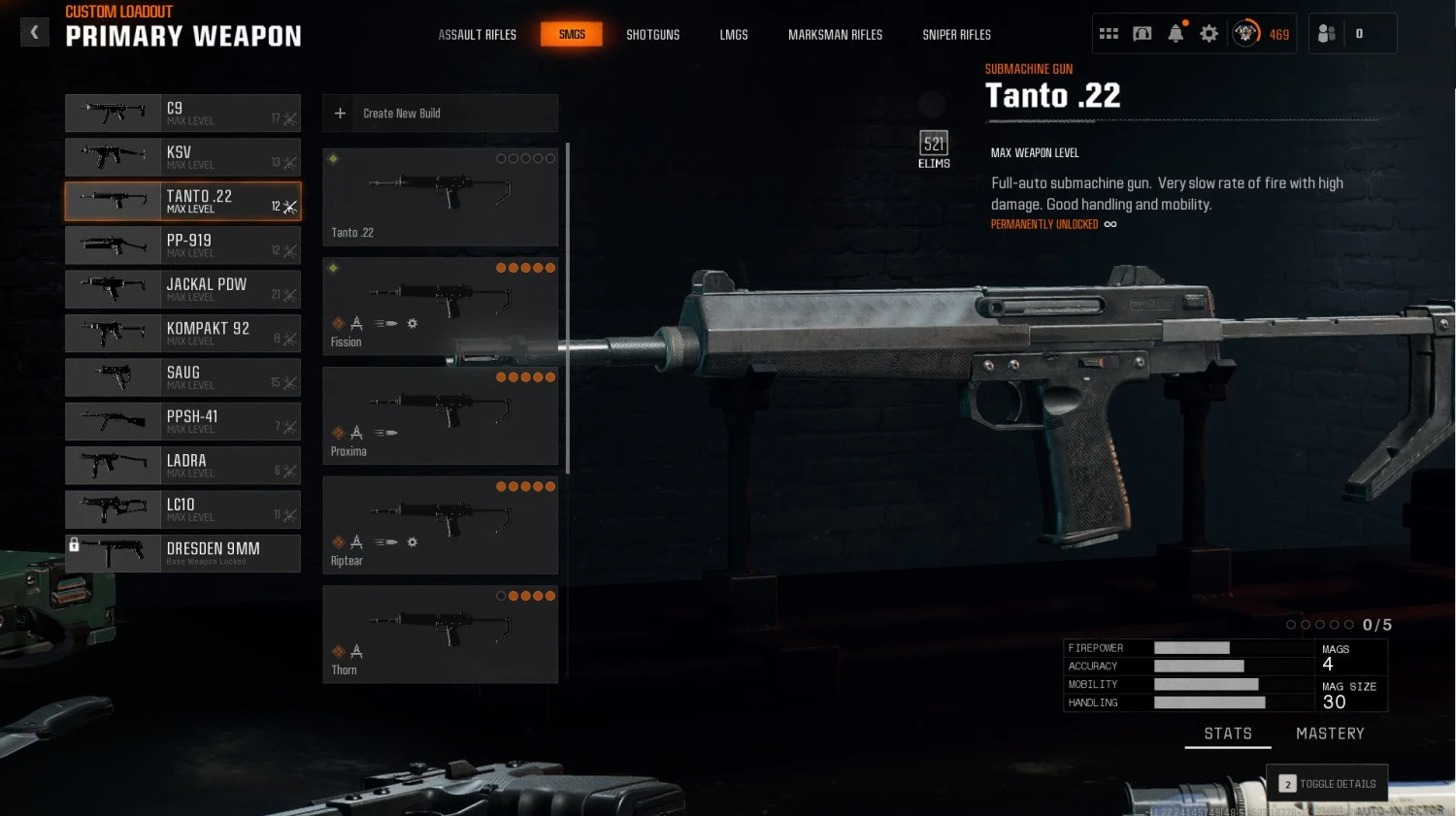Show the LMGs weapon category
This screenshot has width=1456, height=816.
734,35
